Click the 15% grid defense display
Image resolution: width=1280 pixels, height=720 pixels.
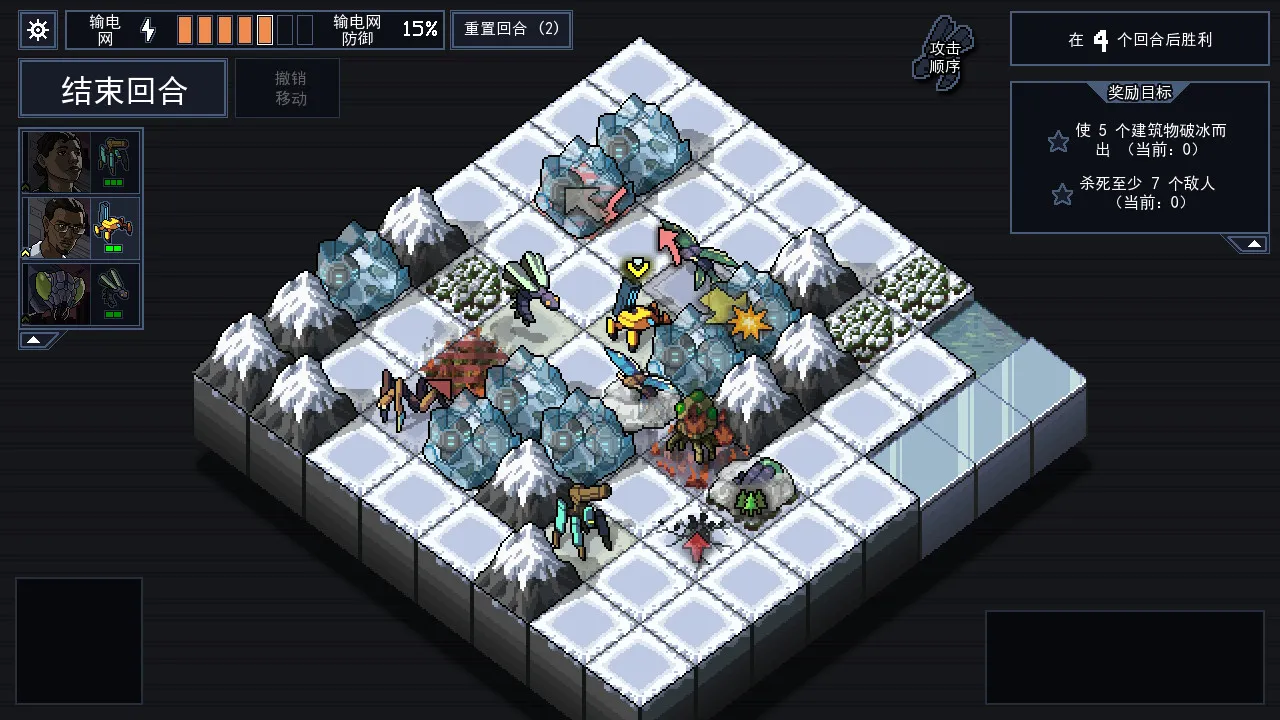418,29
